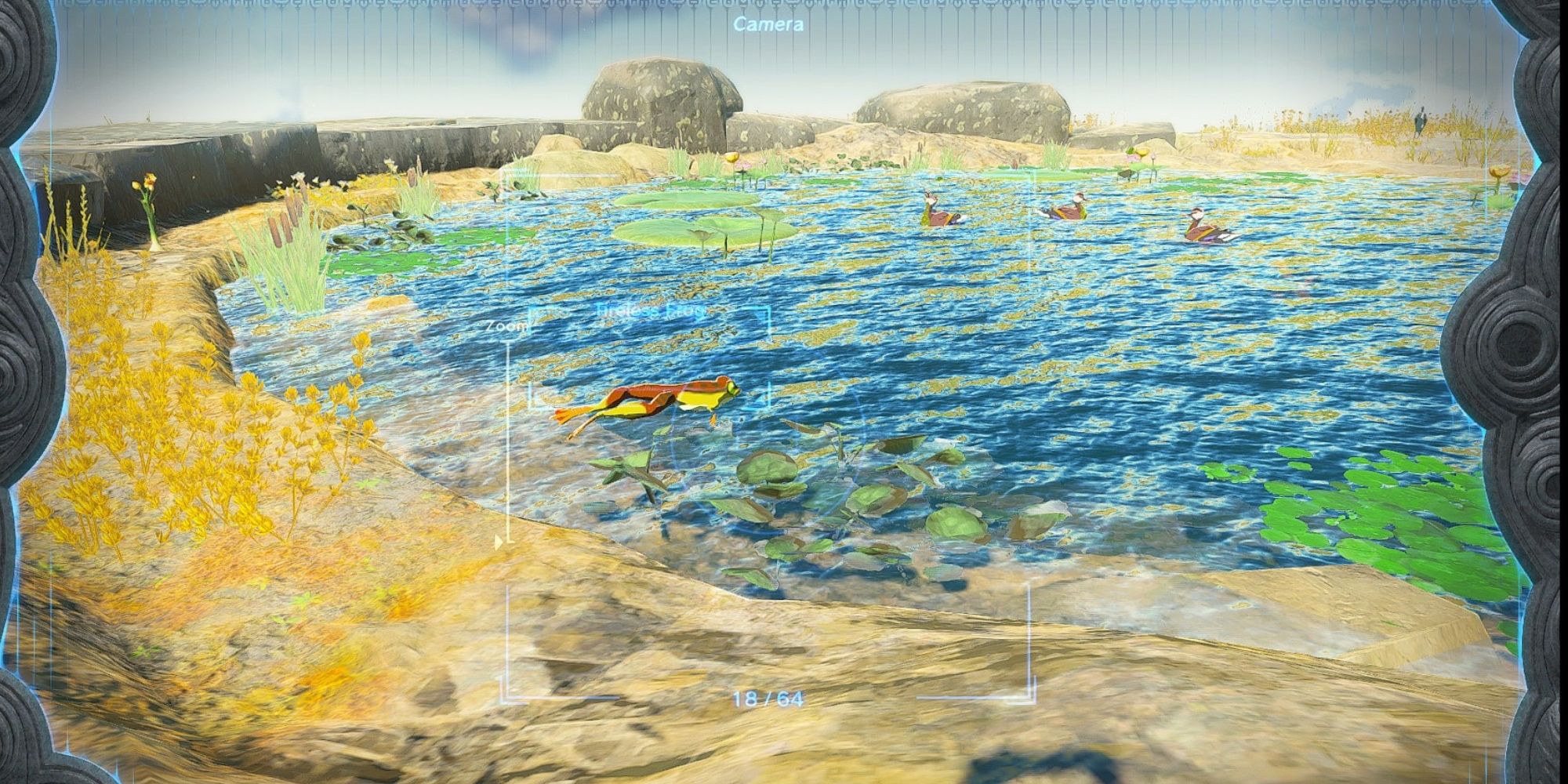
Task: Click the Tireless Frog name tag
Action: pyautogui.click(x=651, y=310)
